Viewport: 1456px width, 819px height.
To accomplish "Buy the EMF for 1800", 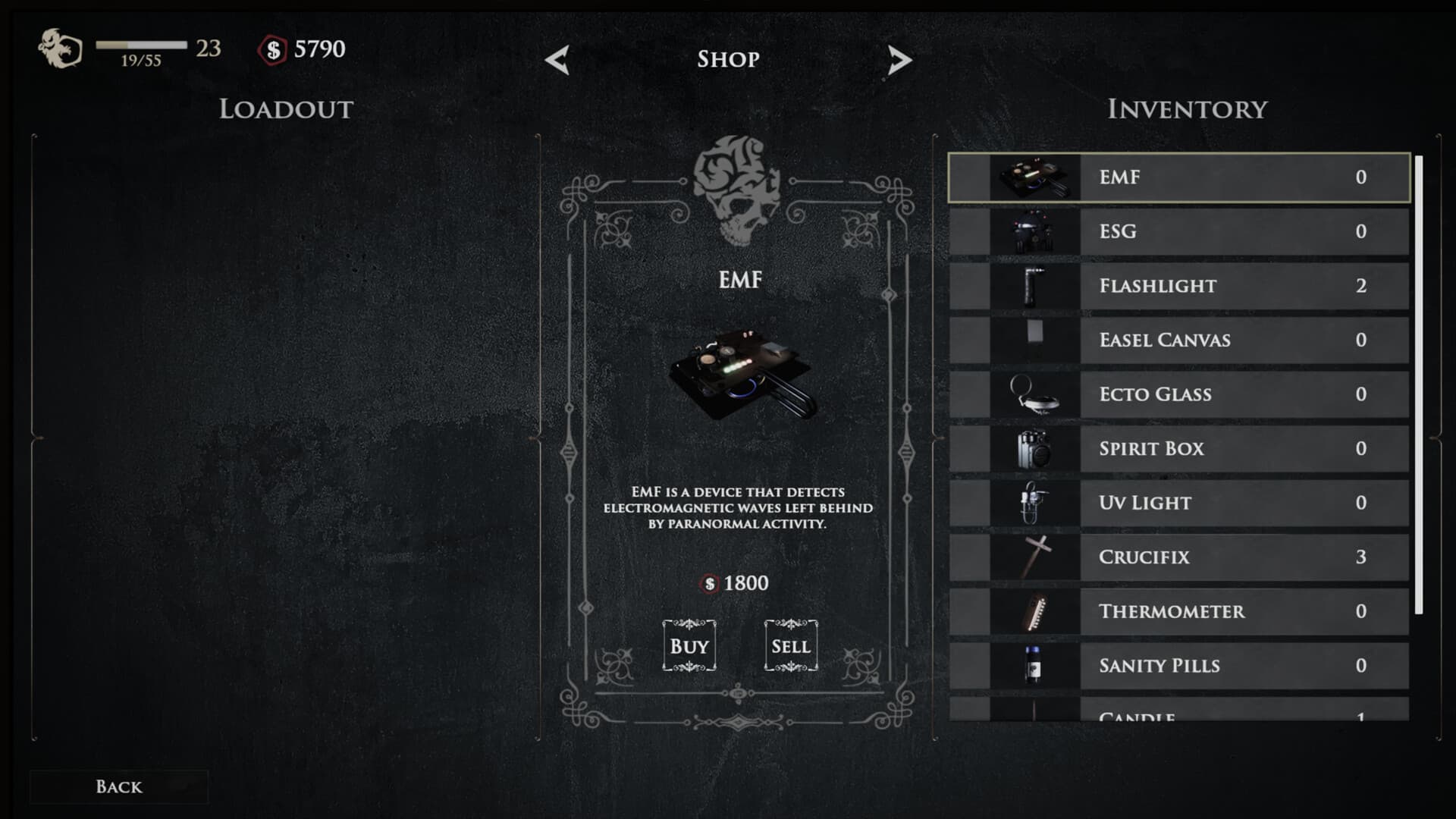I will (689, 645).
